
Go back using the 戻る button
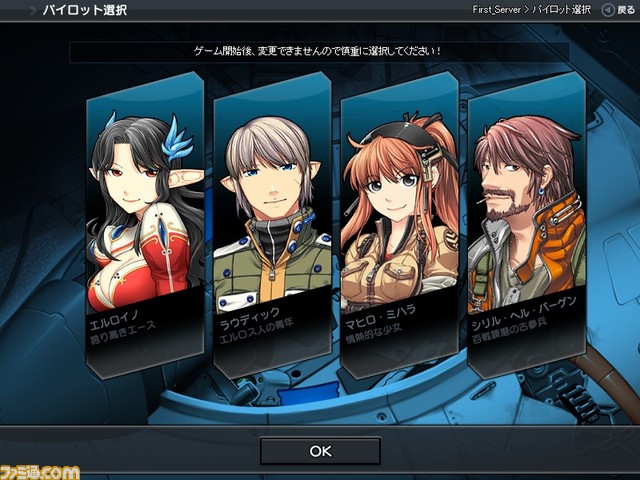(x=617, y=9)
